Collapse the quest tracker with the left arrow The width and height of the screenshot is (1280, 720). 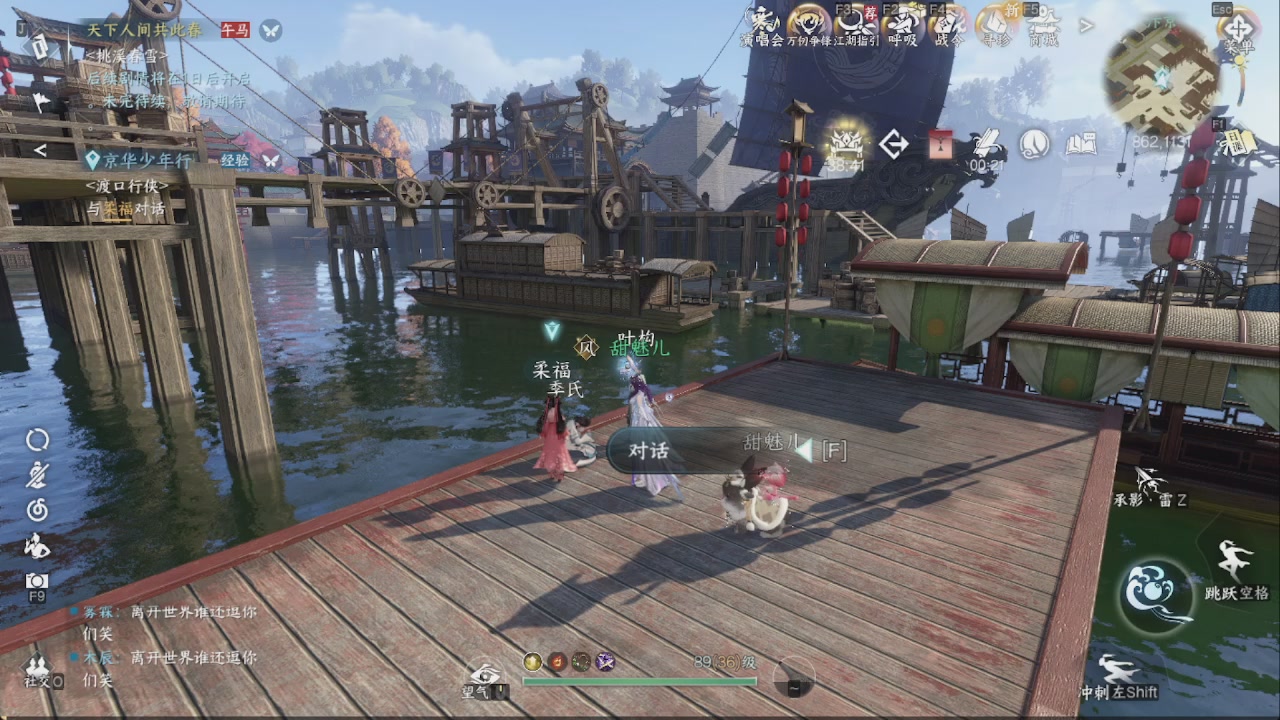(40, 151)
